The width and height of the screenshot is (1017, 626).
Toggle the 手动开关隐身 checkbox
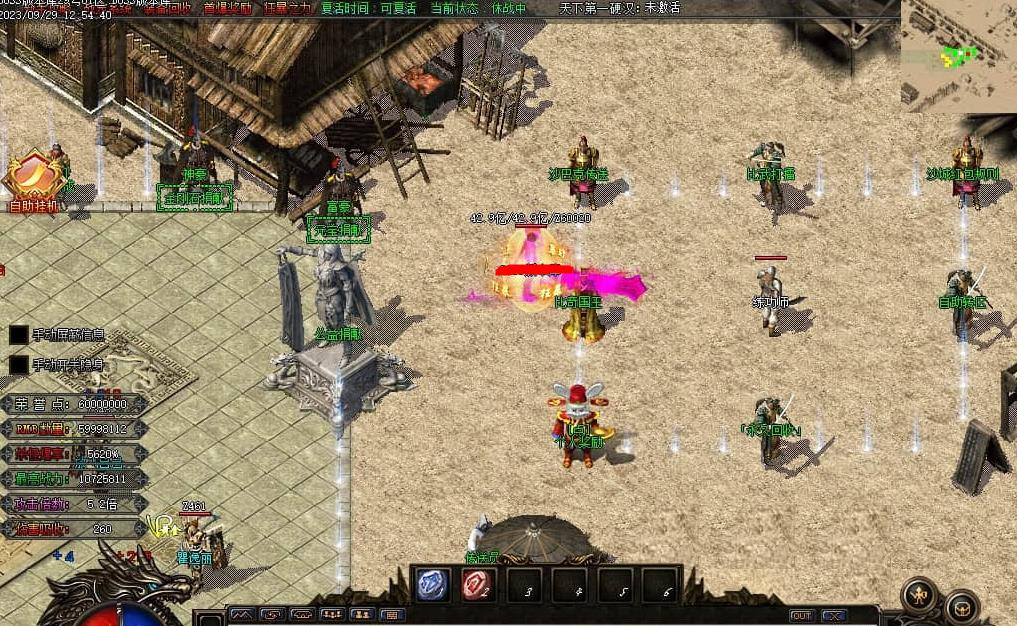point(18,365)
